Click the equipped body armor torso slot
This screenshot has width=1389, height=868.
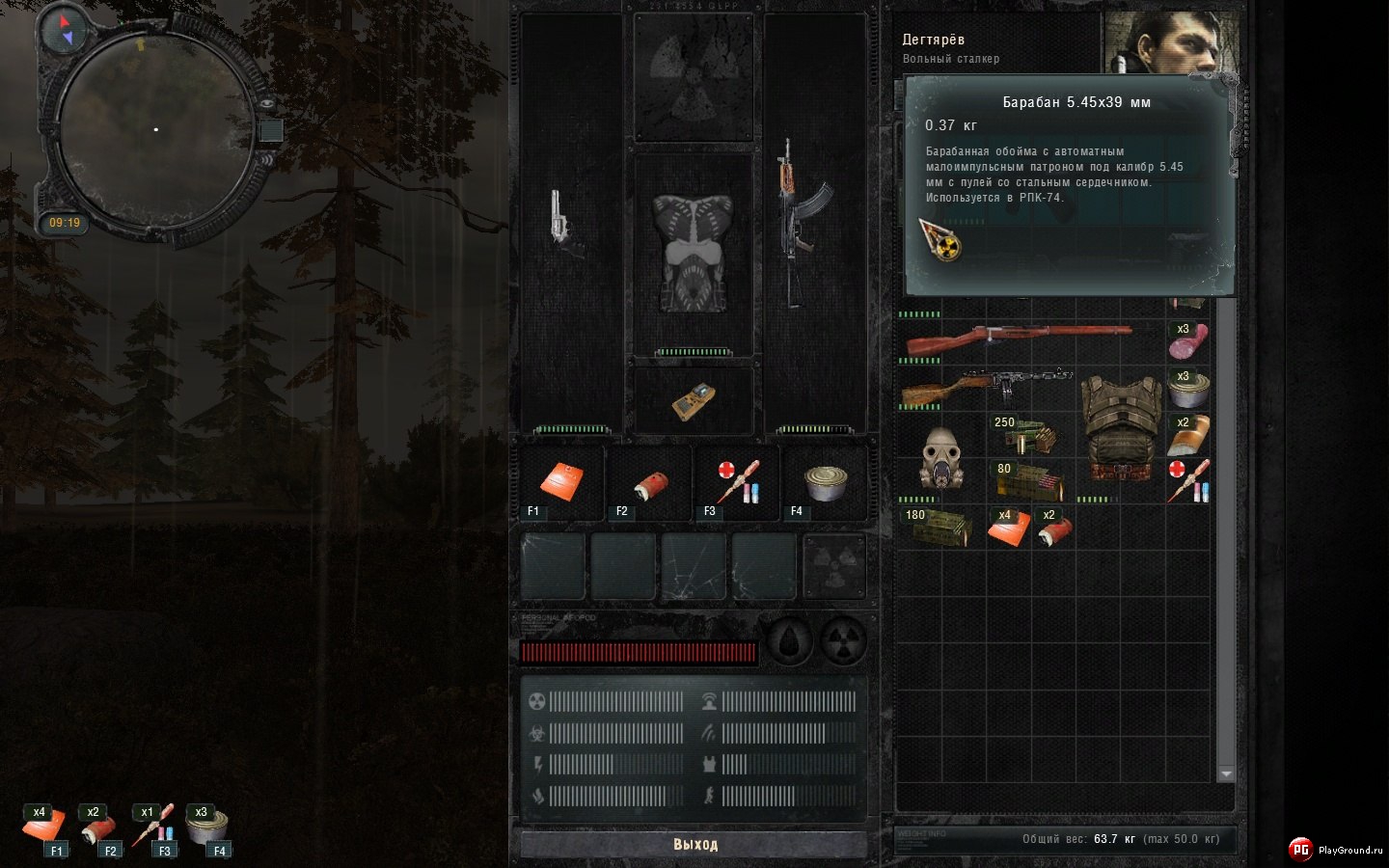click(x=694, y=253)
